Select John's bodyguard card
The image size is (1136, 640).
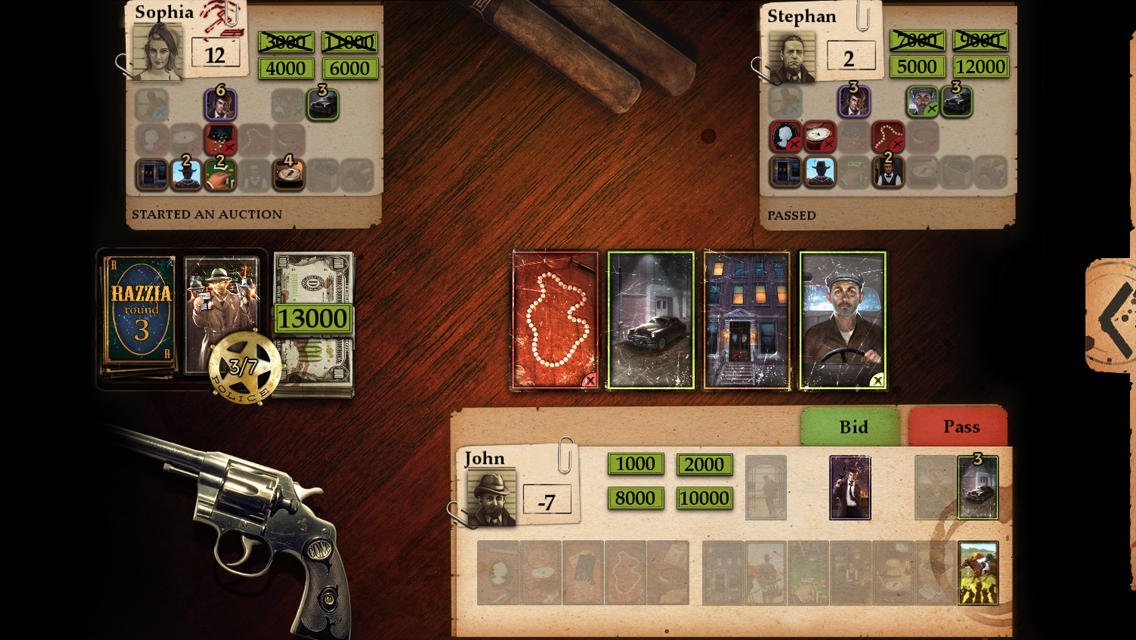850,488
